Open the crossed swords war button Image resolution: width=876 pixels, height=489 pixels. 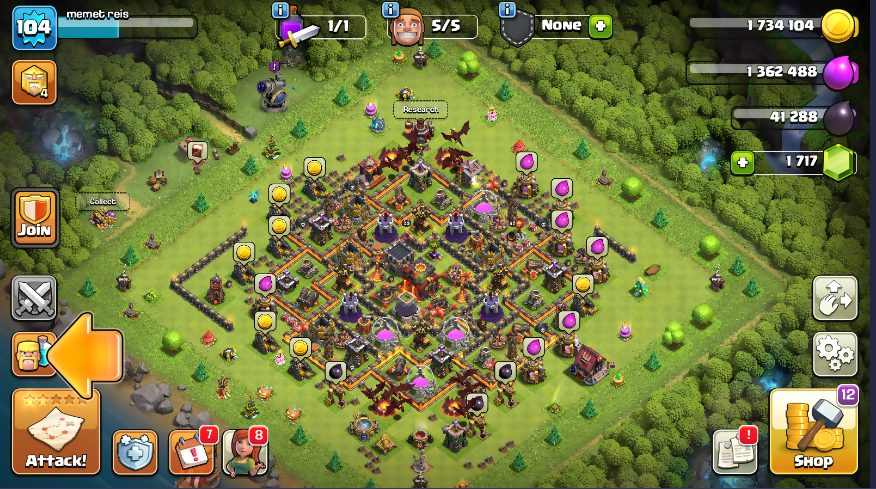(x=33, y=298)
